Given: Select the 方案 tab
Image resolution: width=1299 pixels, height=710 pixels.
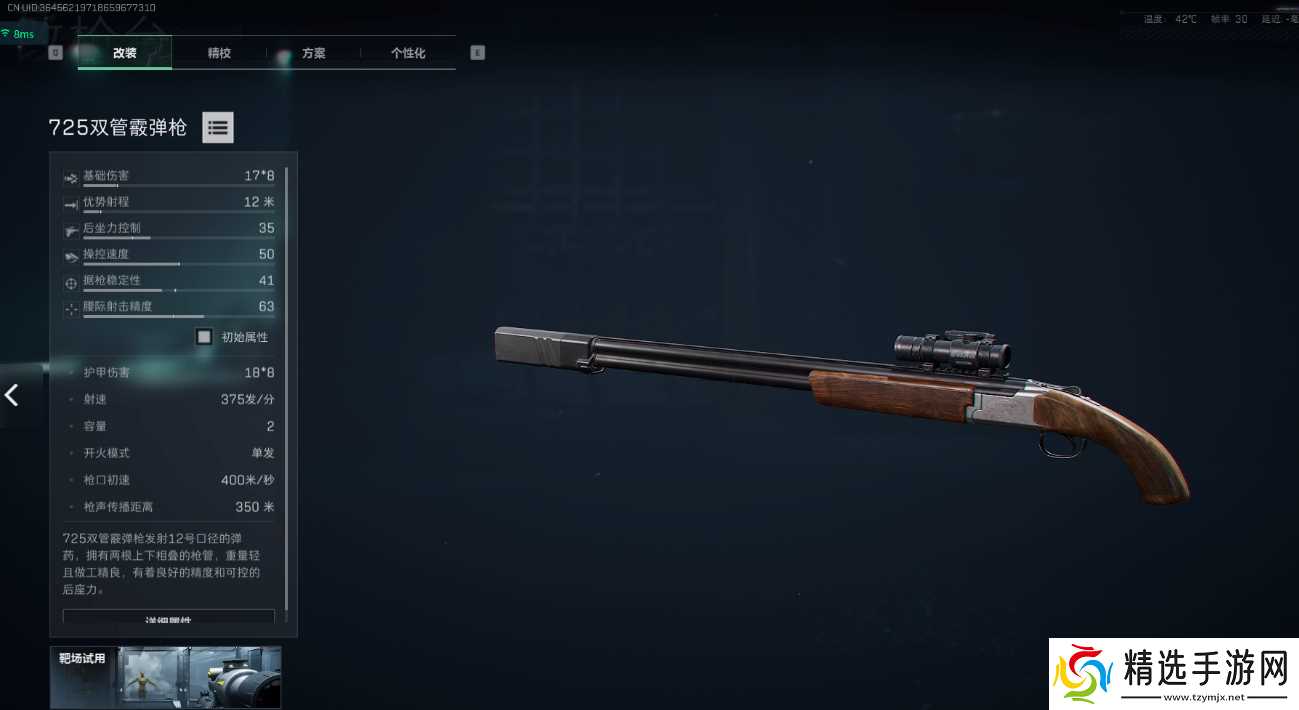Looking at the screenshot, I should (313, 53).
